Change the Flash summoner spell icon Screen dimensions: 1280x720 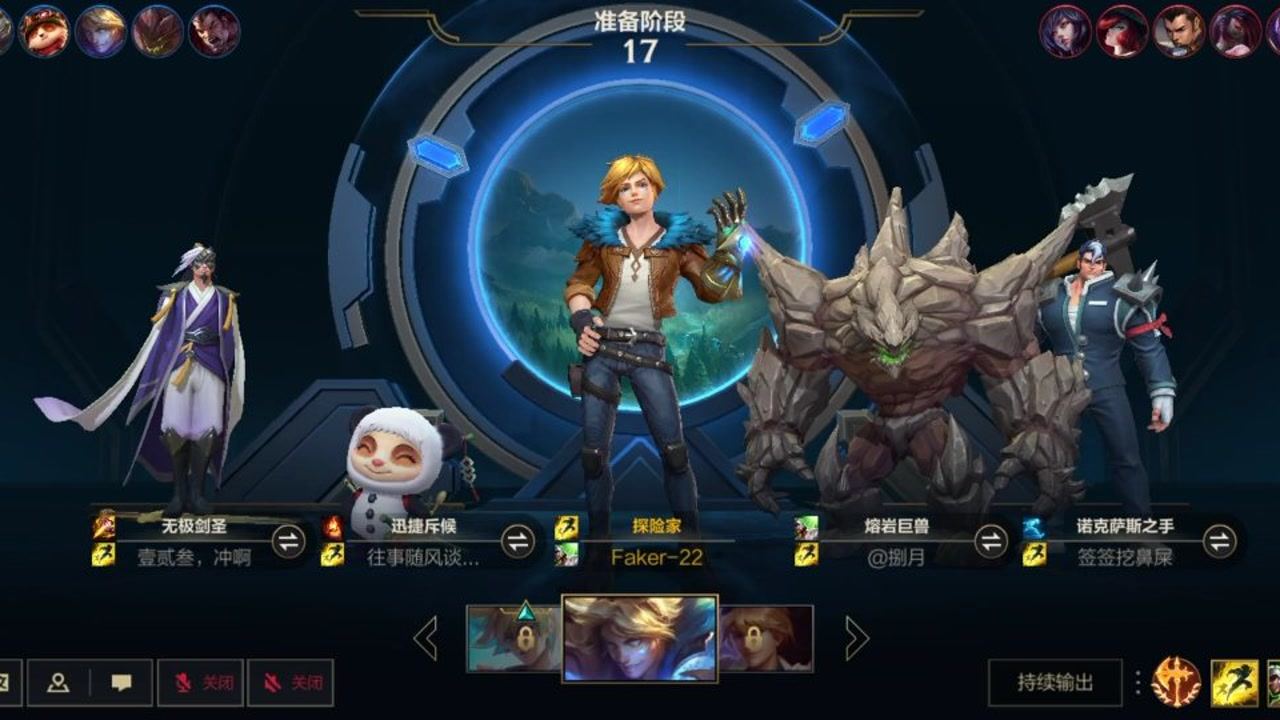point(1234,683)
